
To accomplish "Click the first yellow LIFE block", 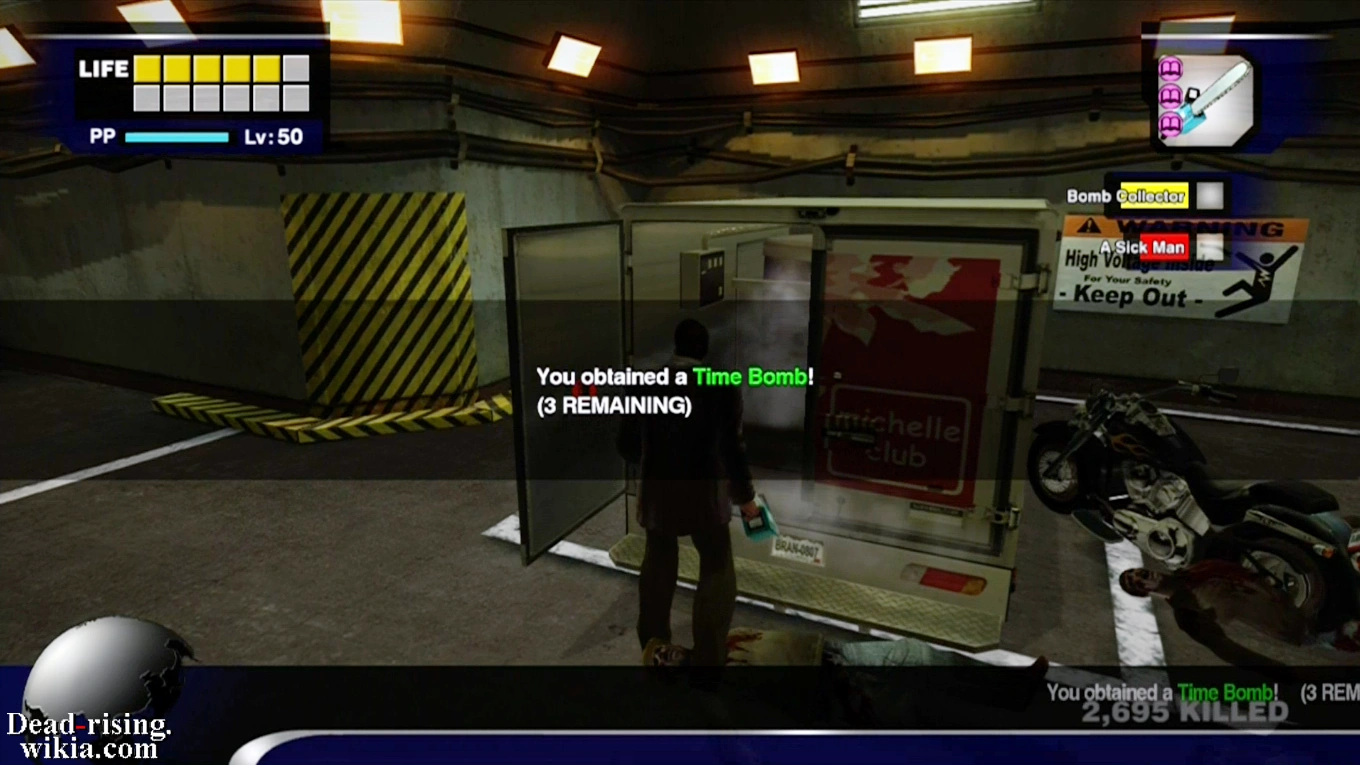I will [x=146, y=70].
